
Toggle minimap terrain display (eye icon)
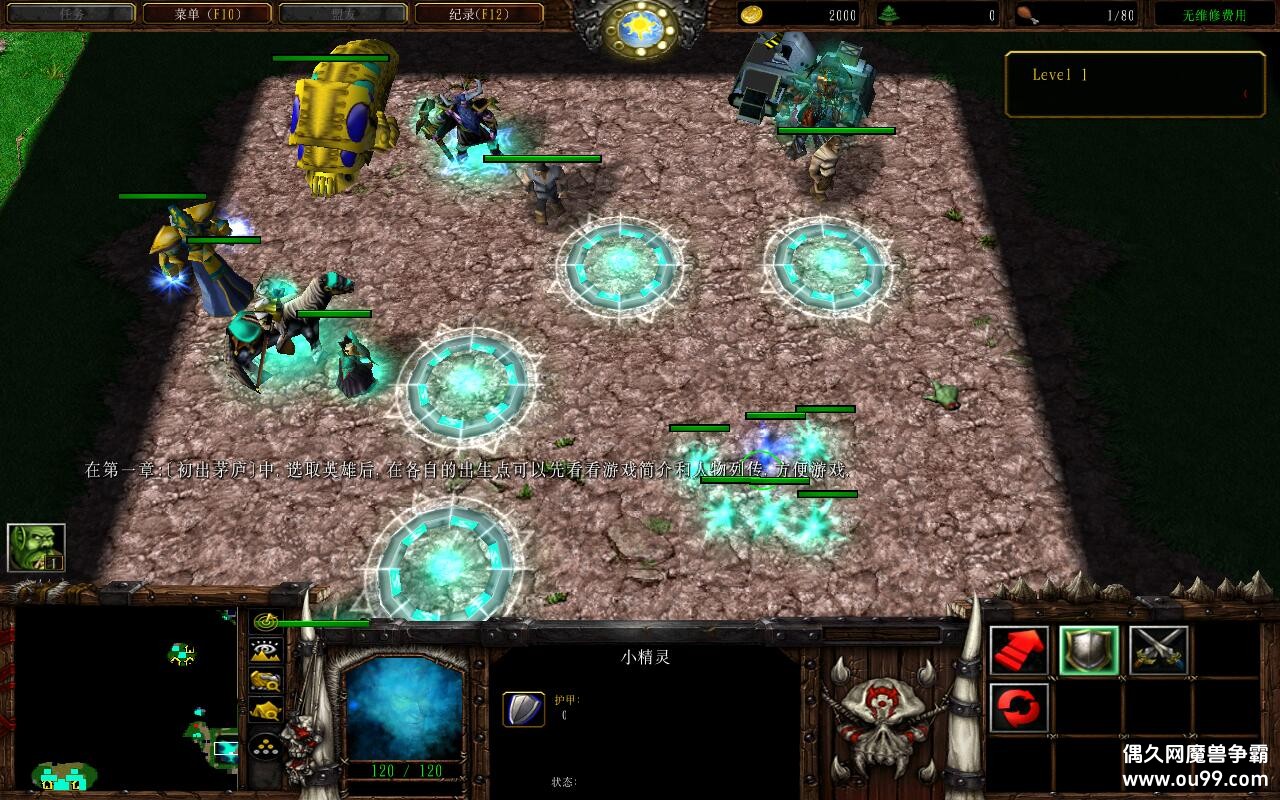[265, 651]
